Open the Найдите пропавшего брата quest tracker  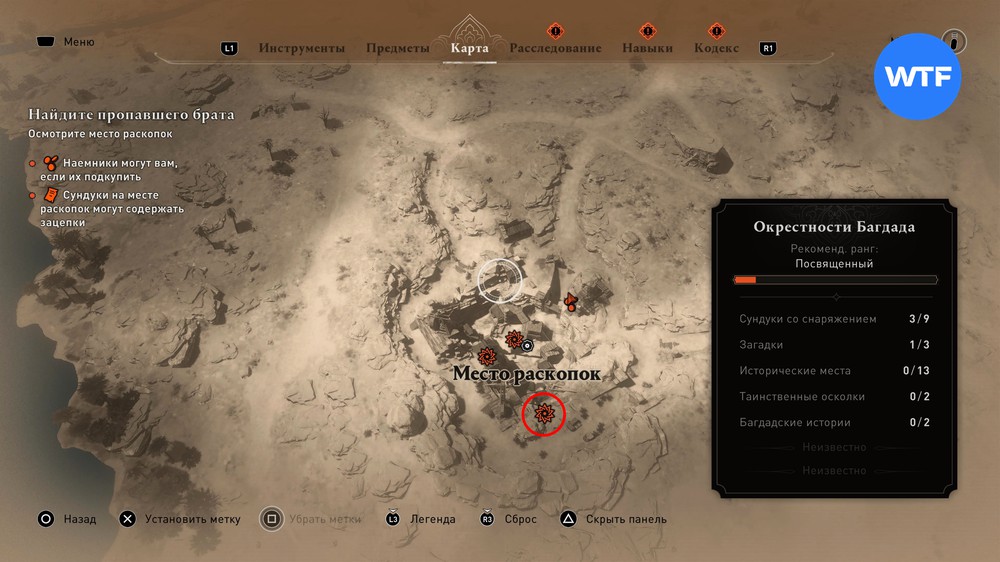[x=131, y=115]
